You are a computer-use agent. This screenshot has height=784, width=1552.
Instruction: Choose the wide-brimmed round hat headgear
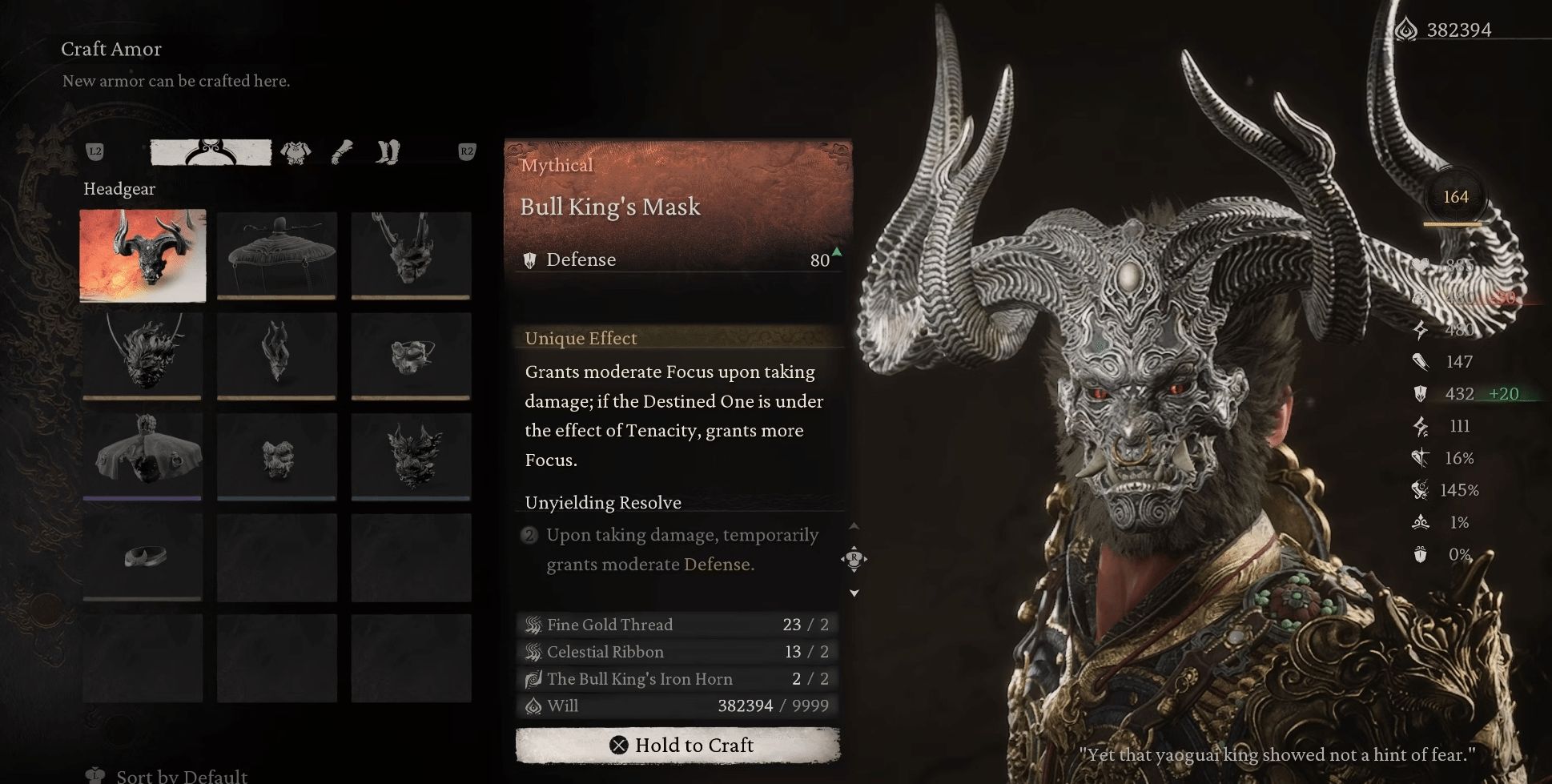point(276,255)
